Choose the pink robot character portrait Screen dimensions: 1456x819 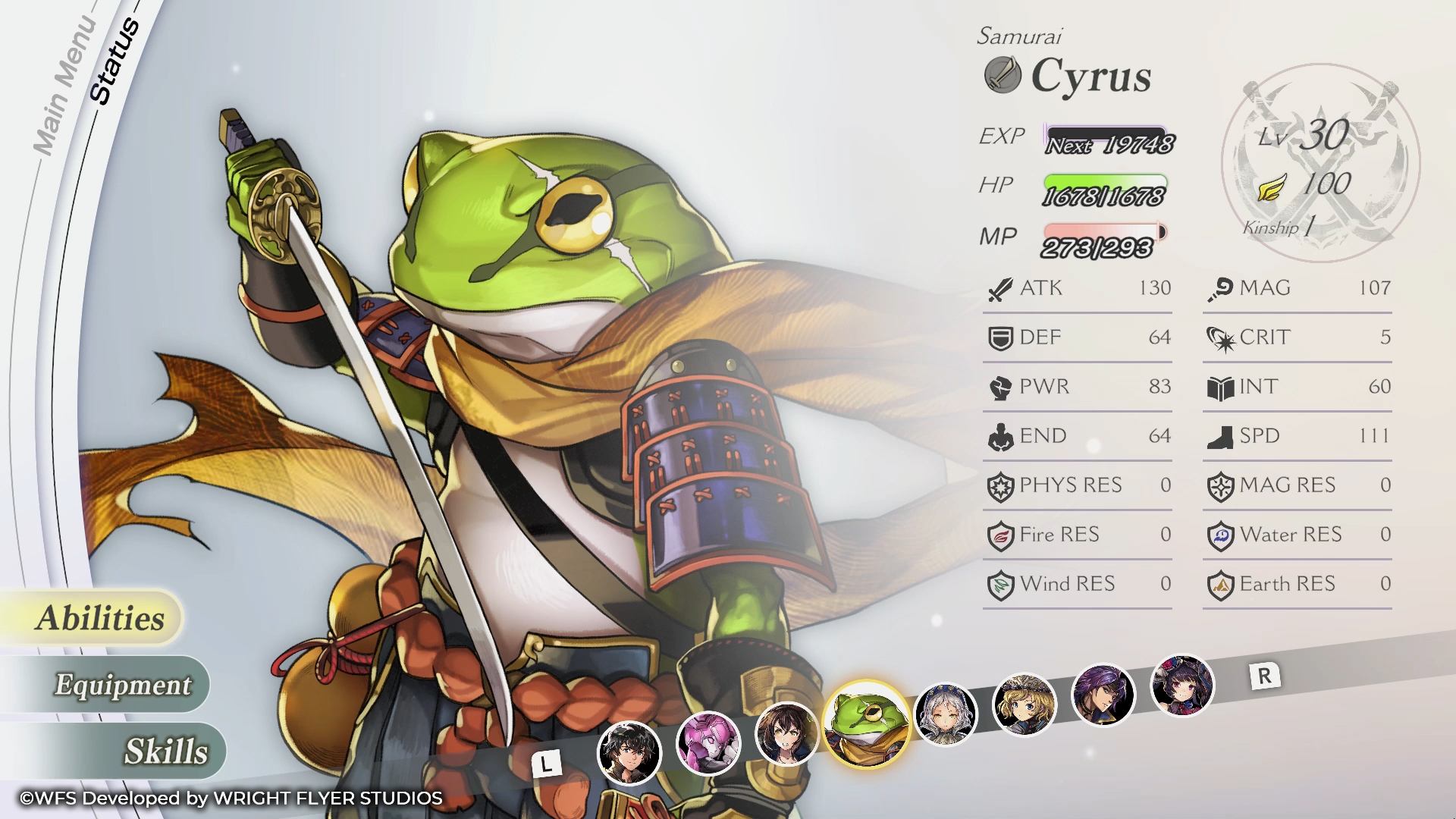pyautogui.click(x=708, y=743)
